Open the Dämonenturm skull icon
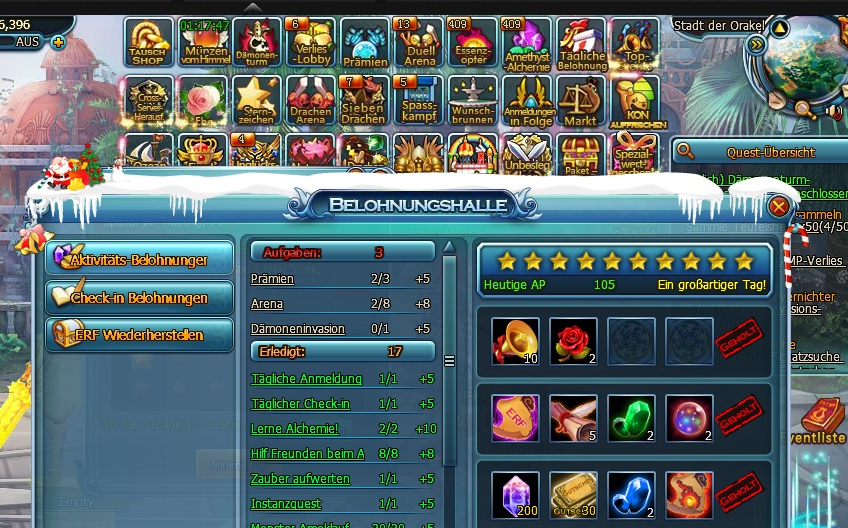Screen dimensions: 848x528 pos(257,43)
